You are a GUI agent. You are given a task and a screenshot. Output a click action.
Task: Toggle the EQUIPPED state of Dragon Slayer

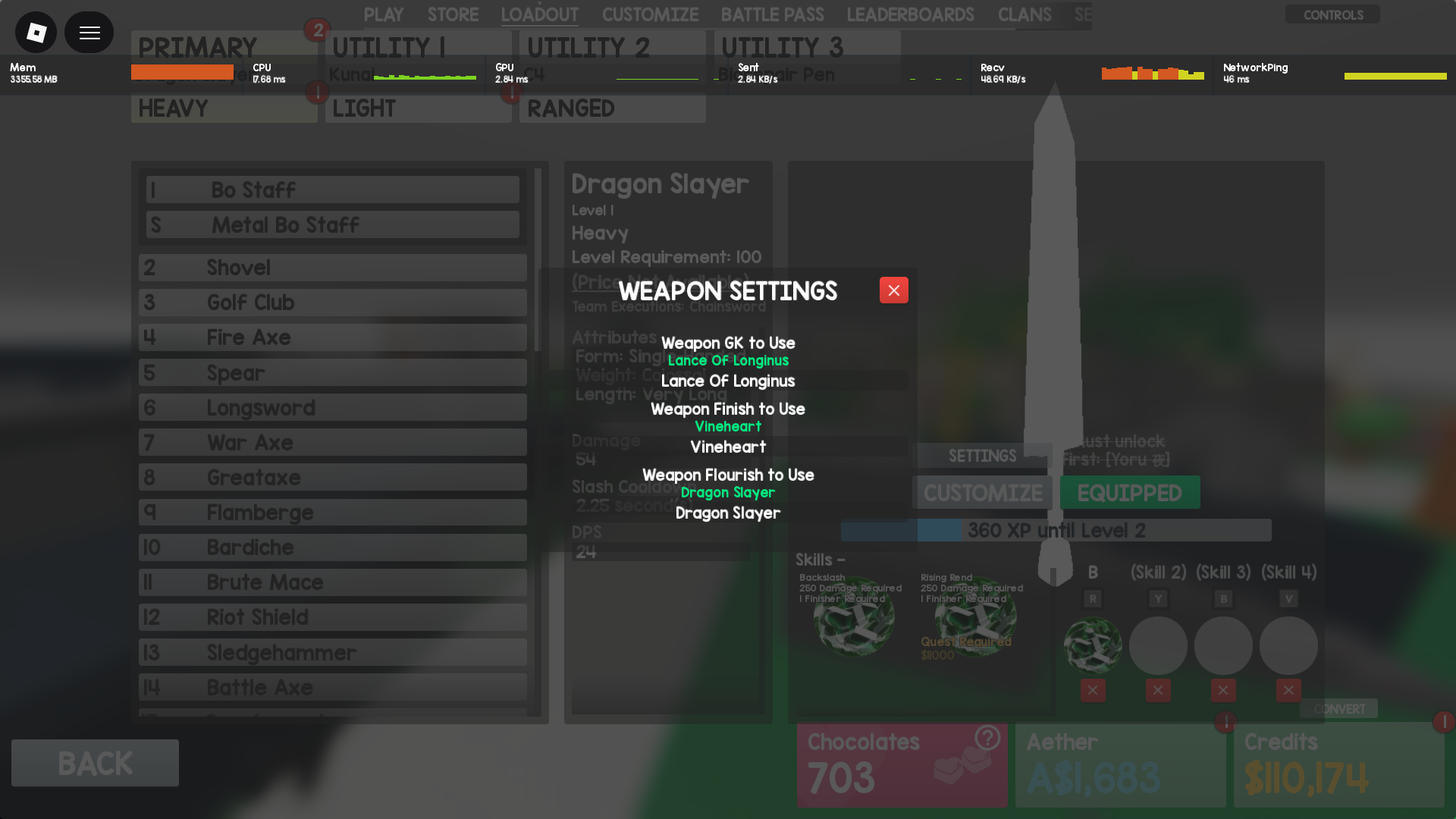[1129, 492]
